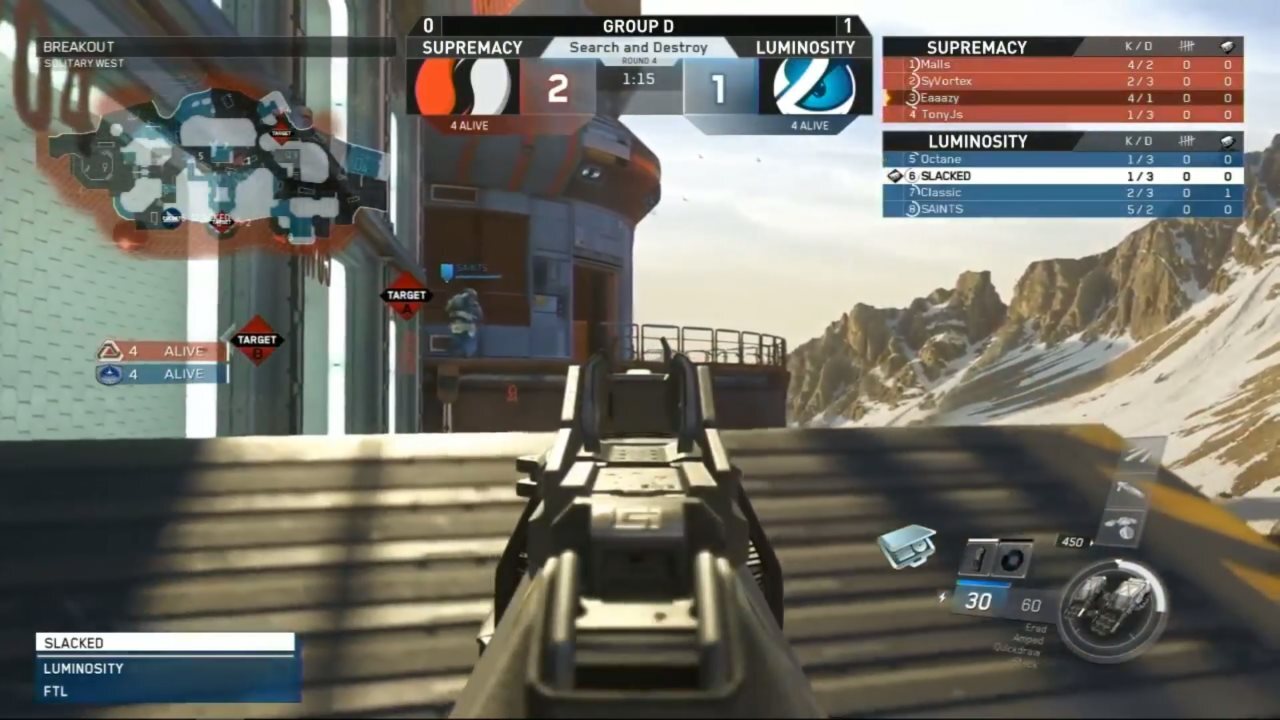1280x720 pixels.
Task: Switch to the Search and Destroy tab
Action: tap(639, 47)
